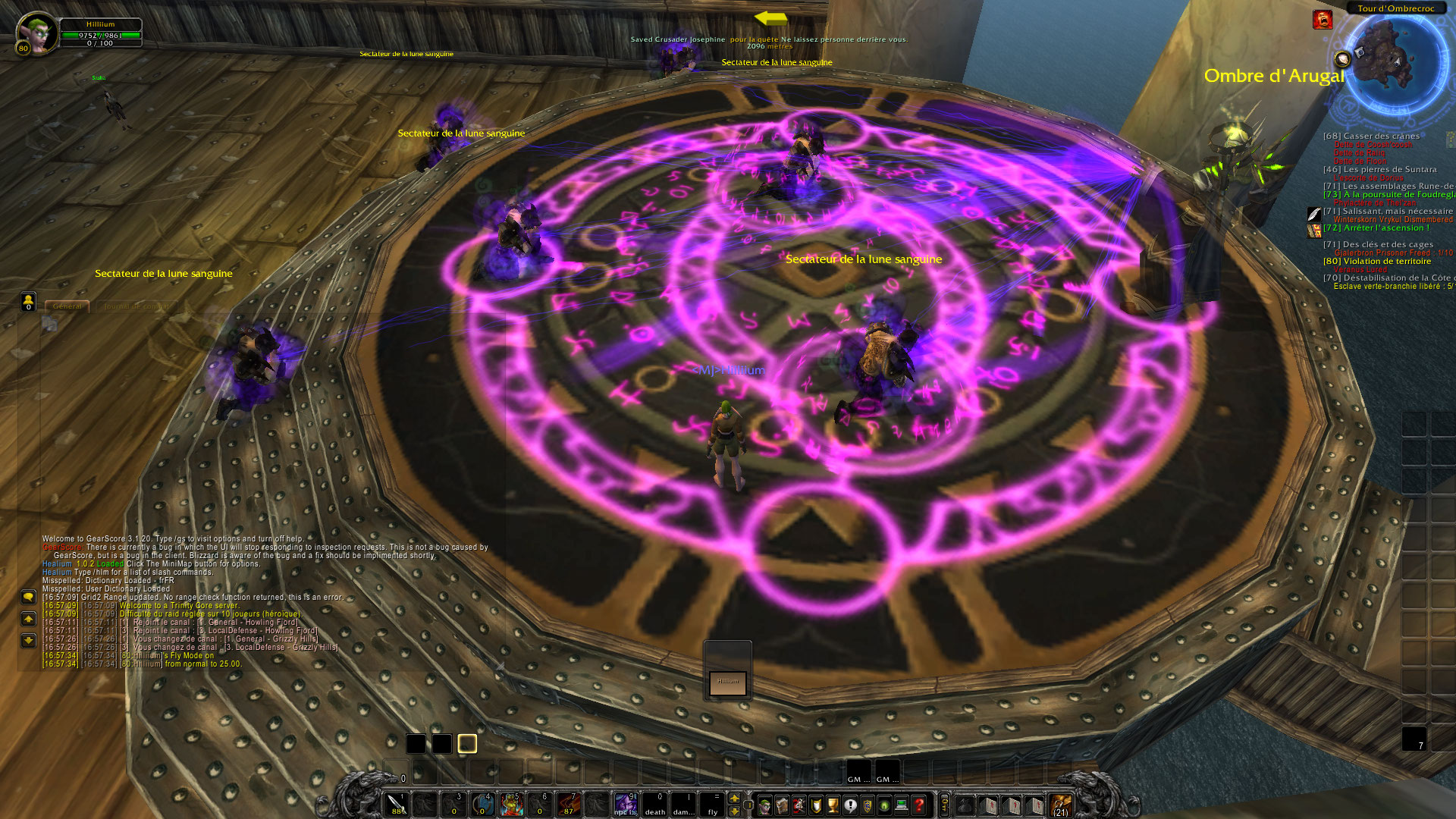
Task: Open the spellbook icon on the micro bar
Action: tap(782, 805)
